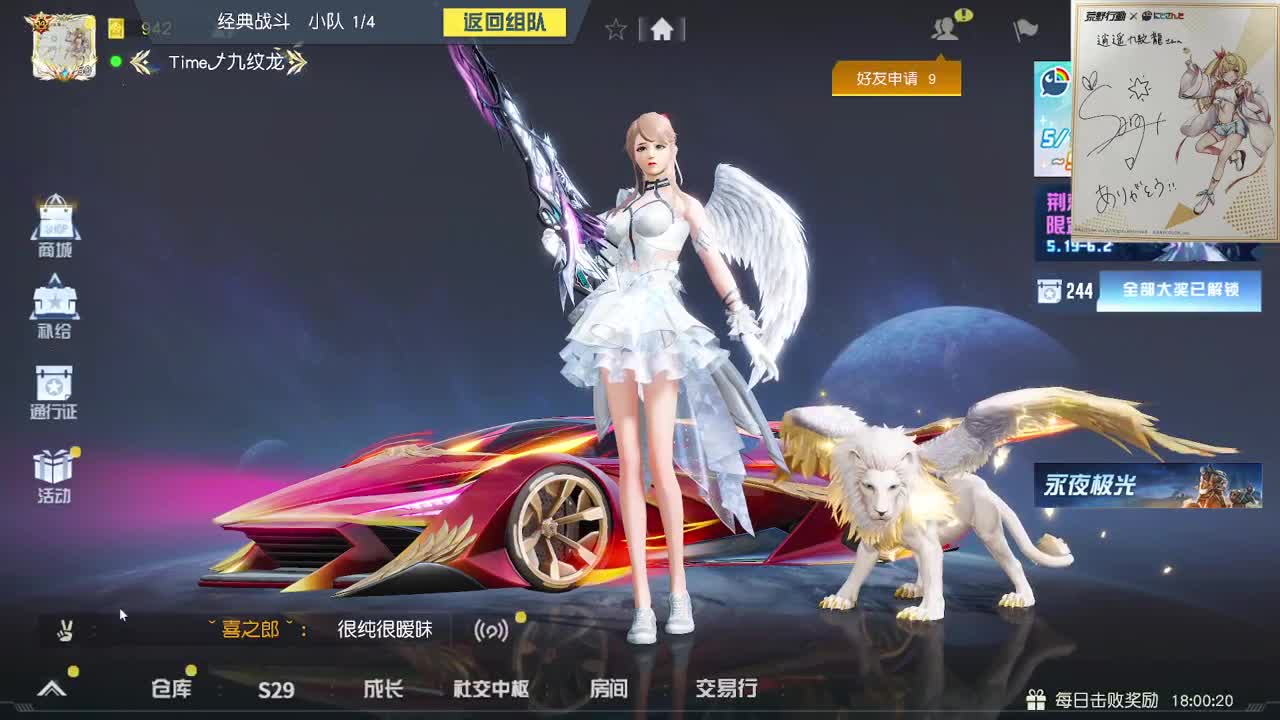Click the home icon at the top
The height and width of the screenshot is (720, 1280).
[x=661, y=29]
